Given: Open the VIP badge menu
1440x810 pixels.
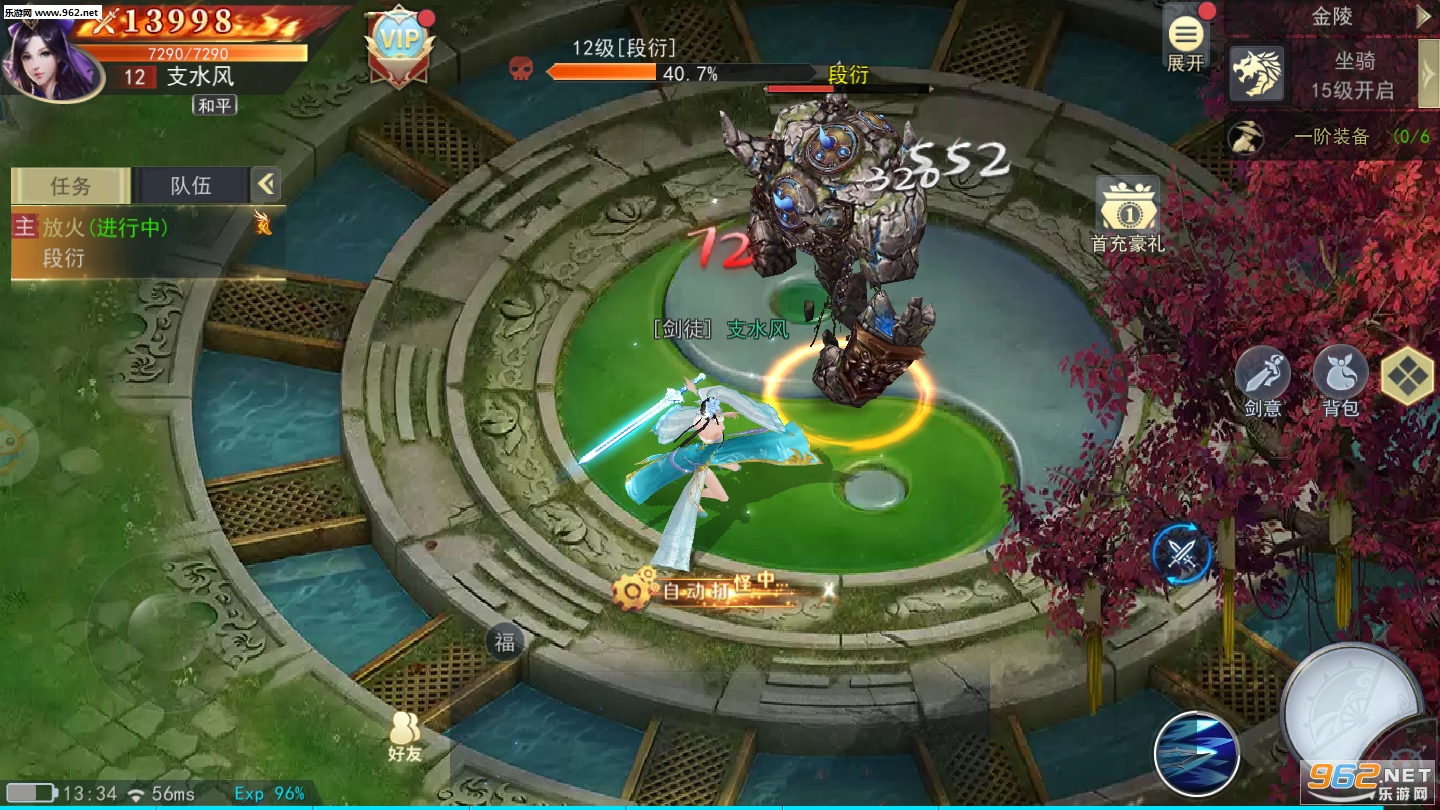Looking at the screenshot, I should tap(400, 46).
